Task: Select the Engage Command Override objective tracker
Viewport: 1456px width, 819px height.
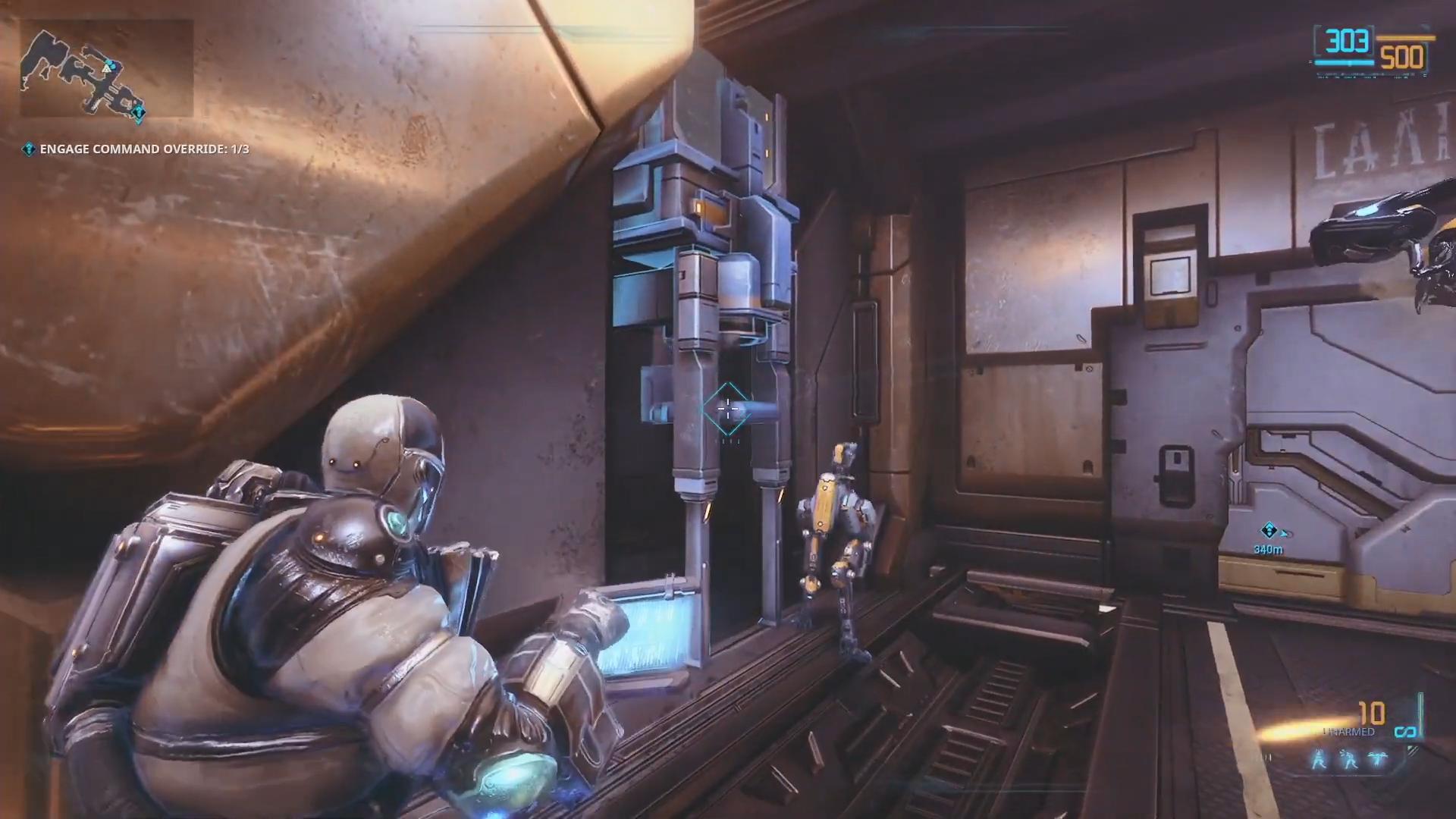Action: click(x=136, y=149)
